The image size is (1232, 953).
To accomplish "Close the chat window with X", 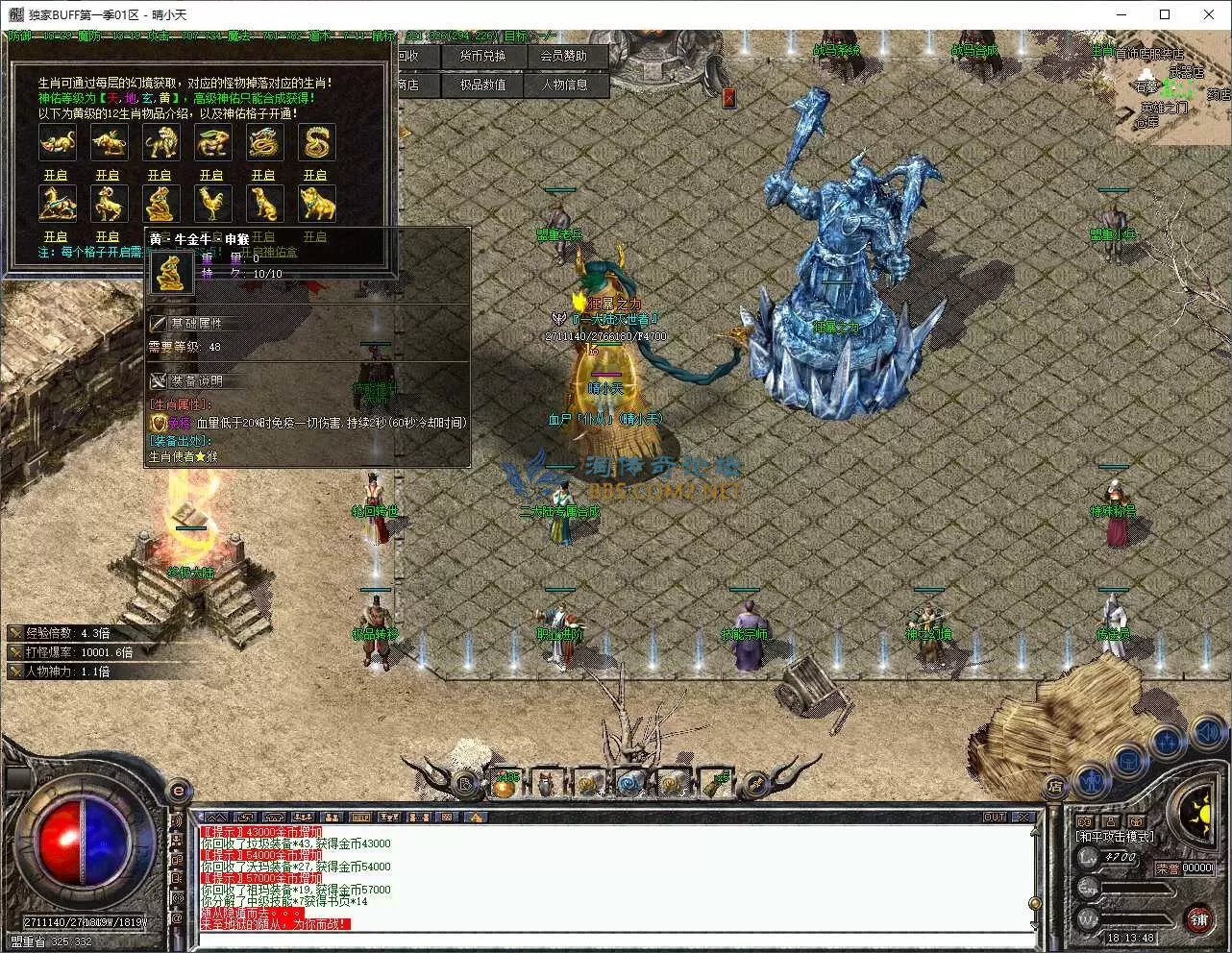I will 1023,818.
